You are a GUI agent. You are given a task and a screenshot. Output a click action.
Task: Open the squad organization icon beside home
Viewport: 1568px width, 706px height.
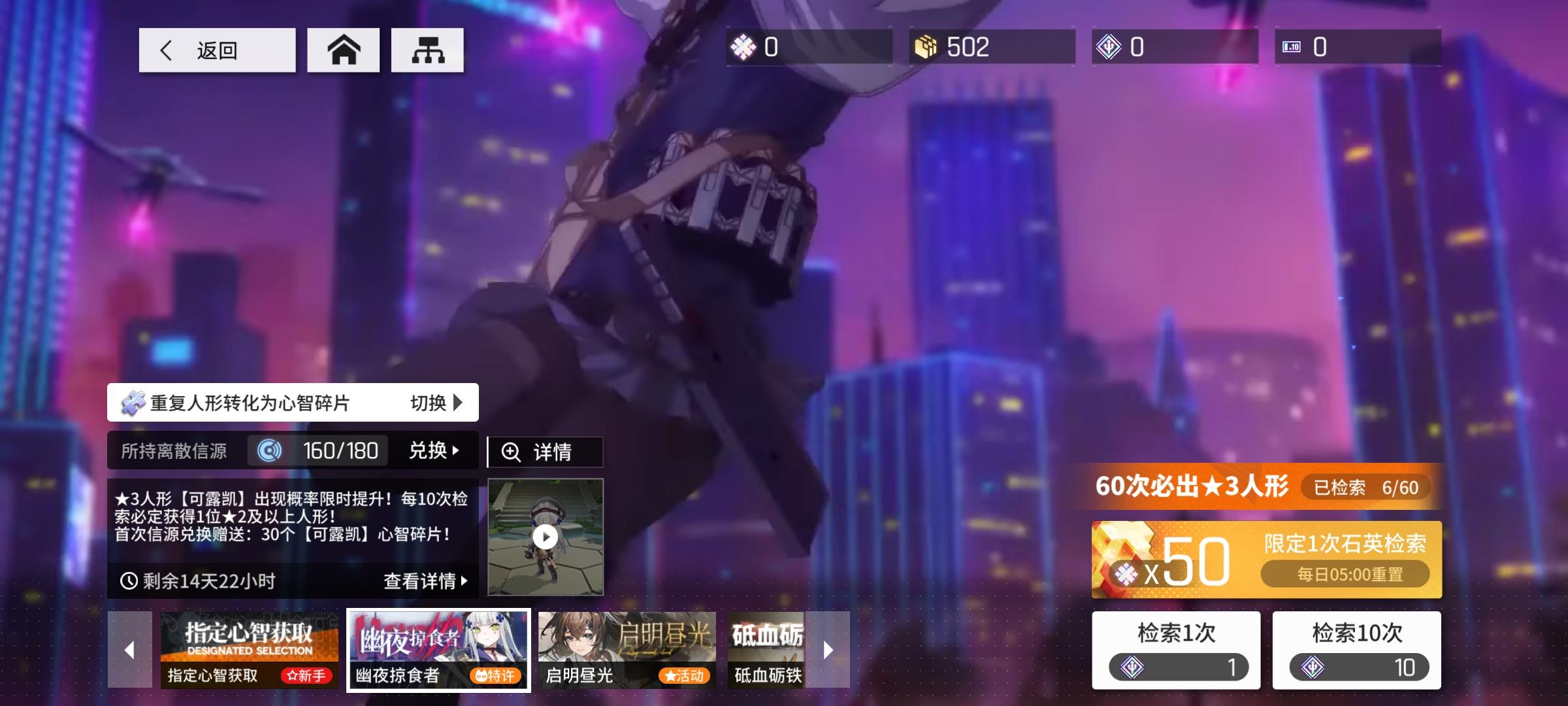tap(428, 50)
